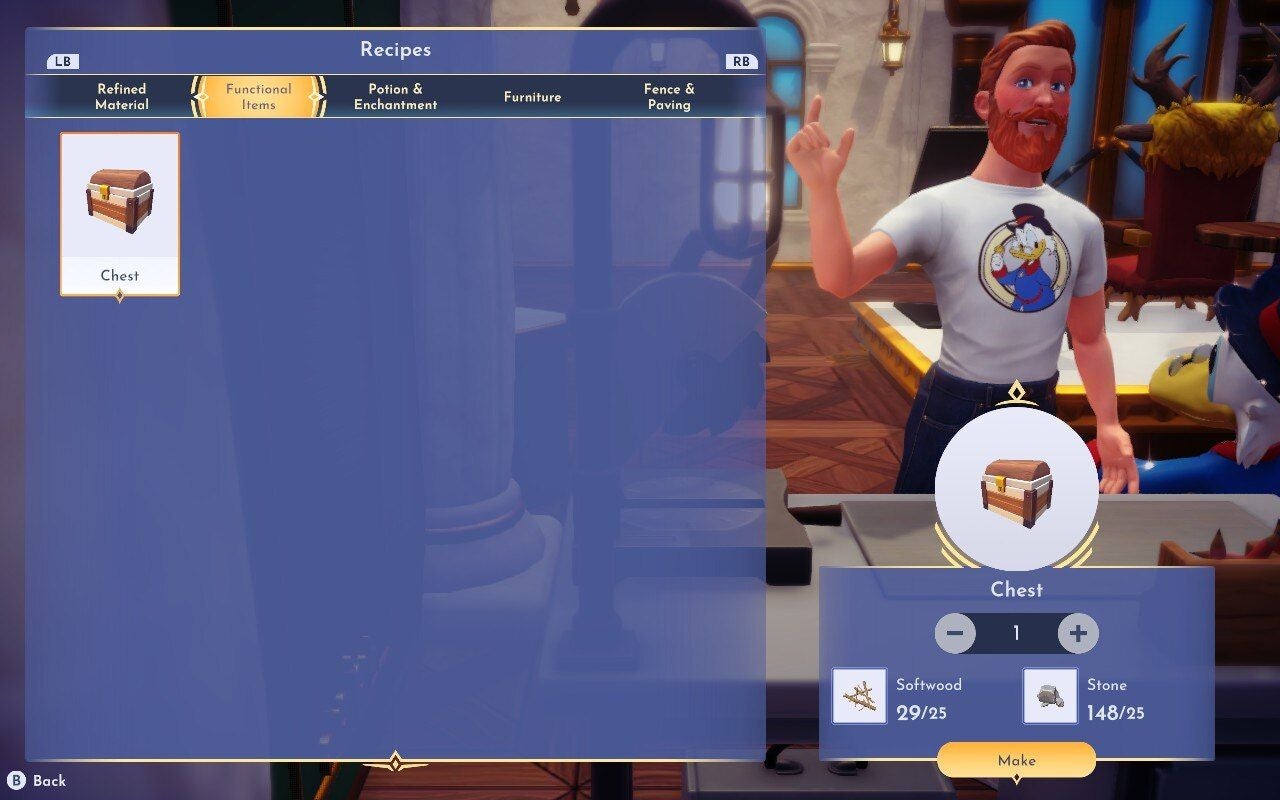
Task: Click the quantity value field
Action: pyautogui.click(x=1017, y=632)
